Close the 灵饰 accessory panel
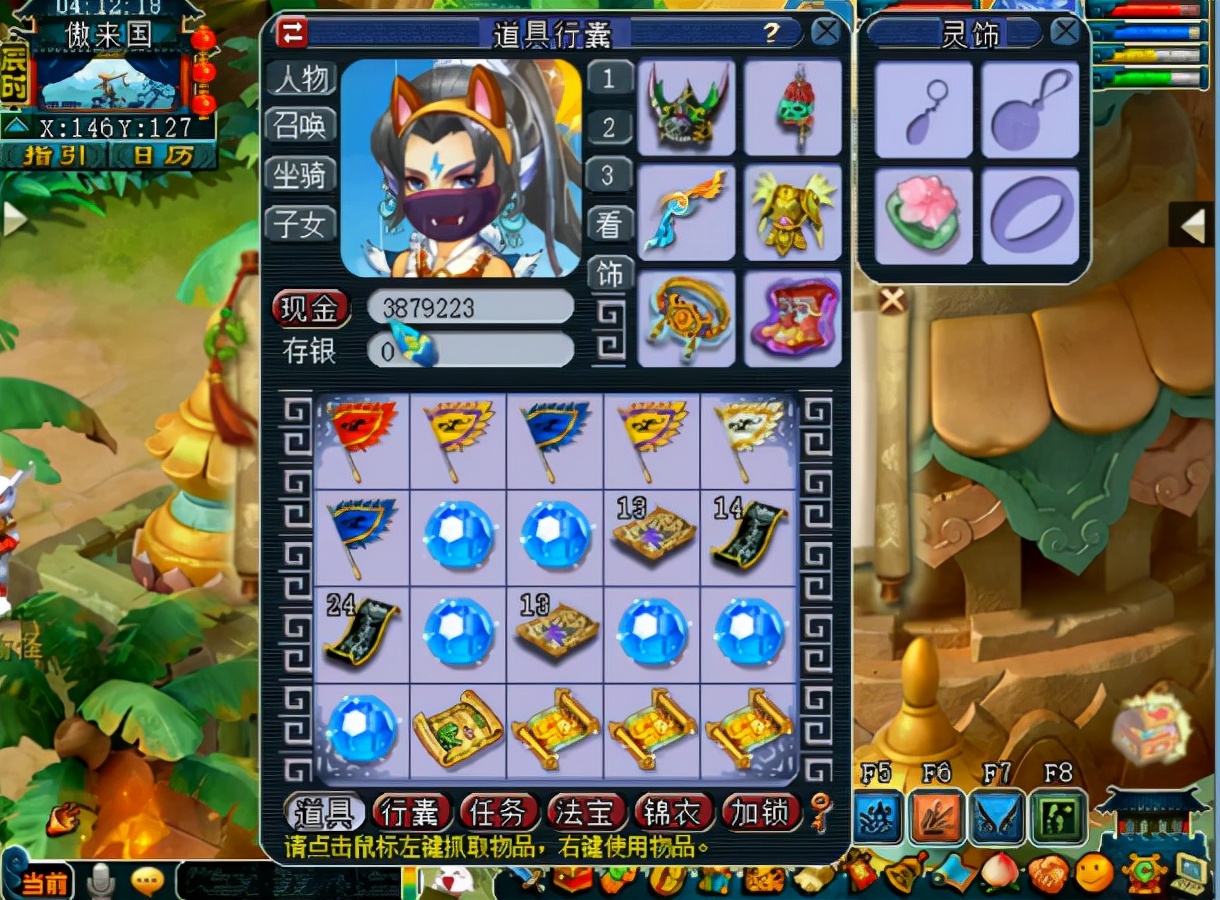This screenshot has height=900, width=1220. tap(1065, 32)
